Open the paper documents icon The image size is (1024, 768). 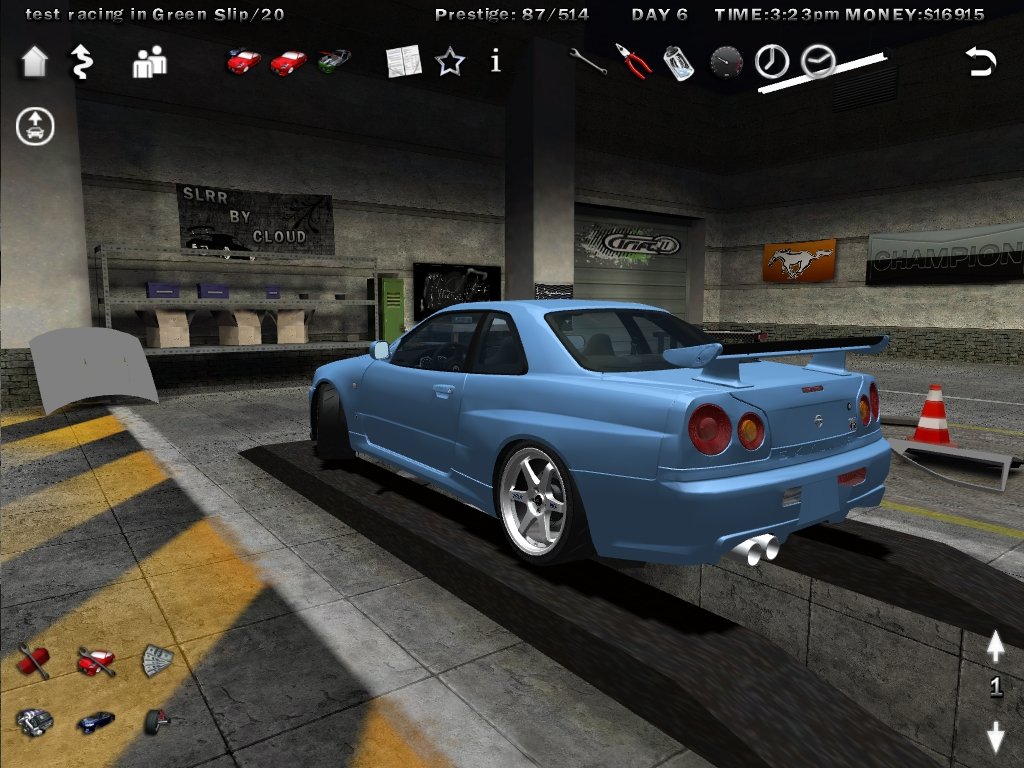click(404, 61)
